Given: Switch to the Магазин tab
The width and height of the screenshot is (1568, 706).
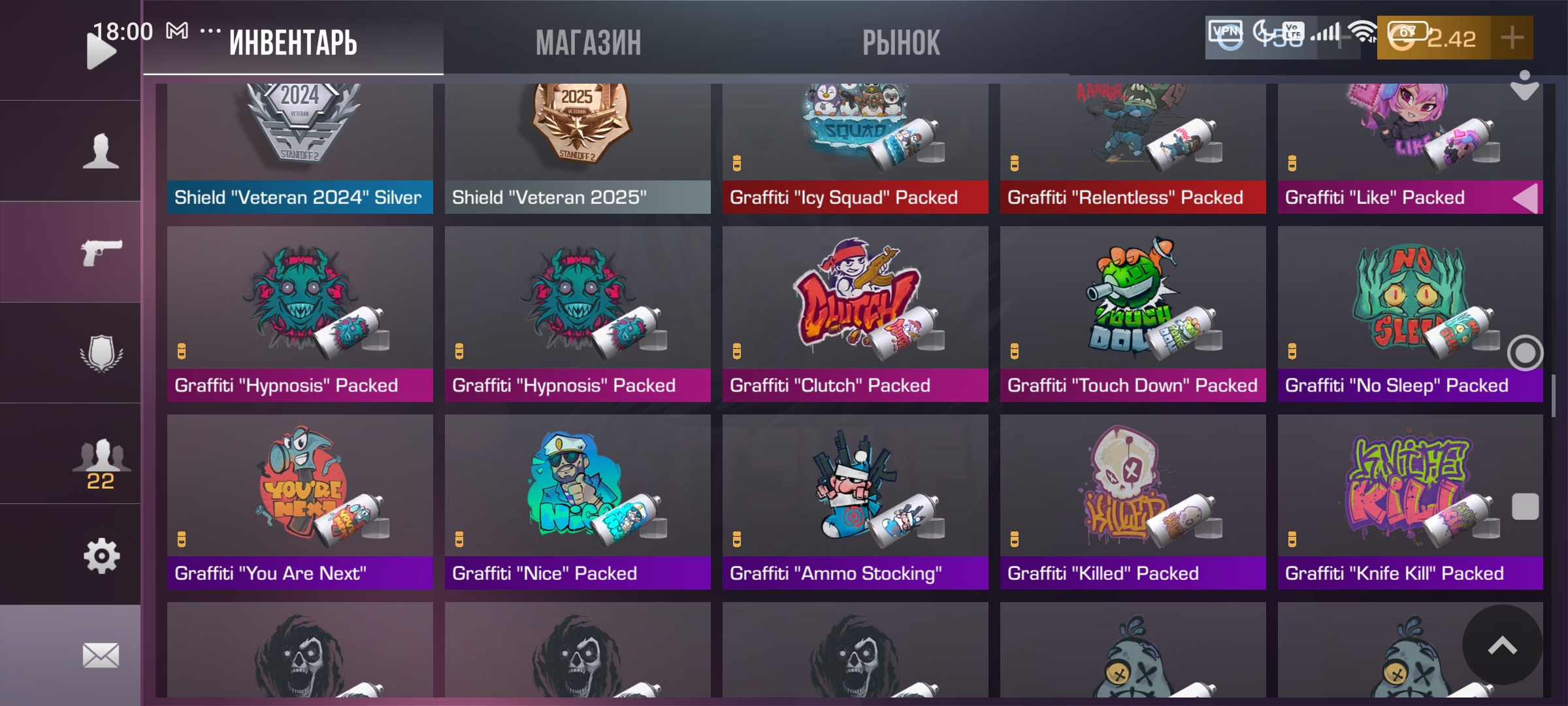Looking at the screenshot, I should tap(588, 43).
